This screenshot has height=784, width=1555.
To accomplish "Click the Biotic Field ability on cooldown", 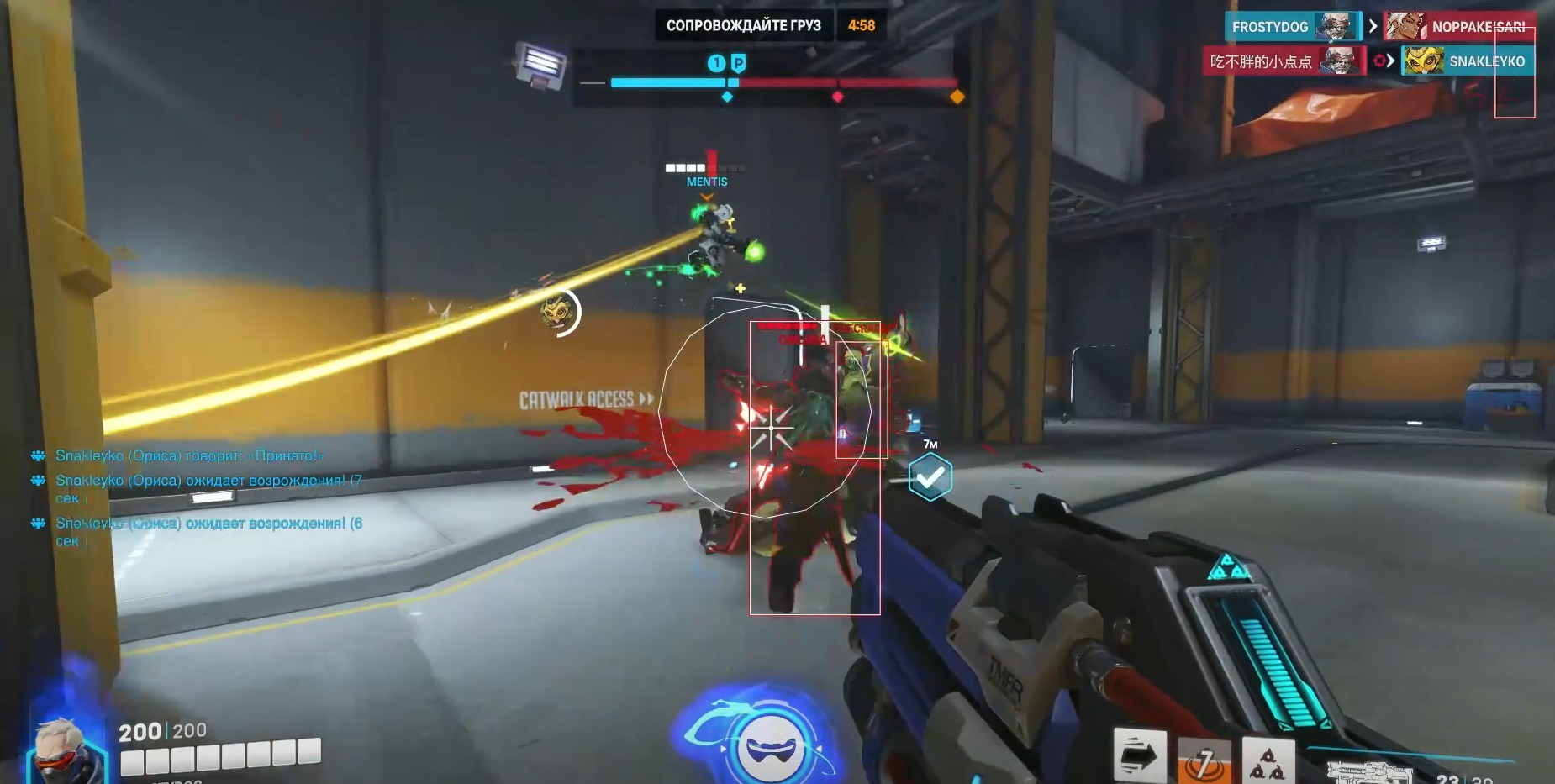I will [1204, 761].
